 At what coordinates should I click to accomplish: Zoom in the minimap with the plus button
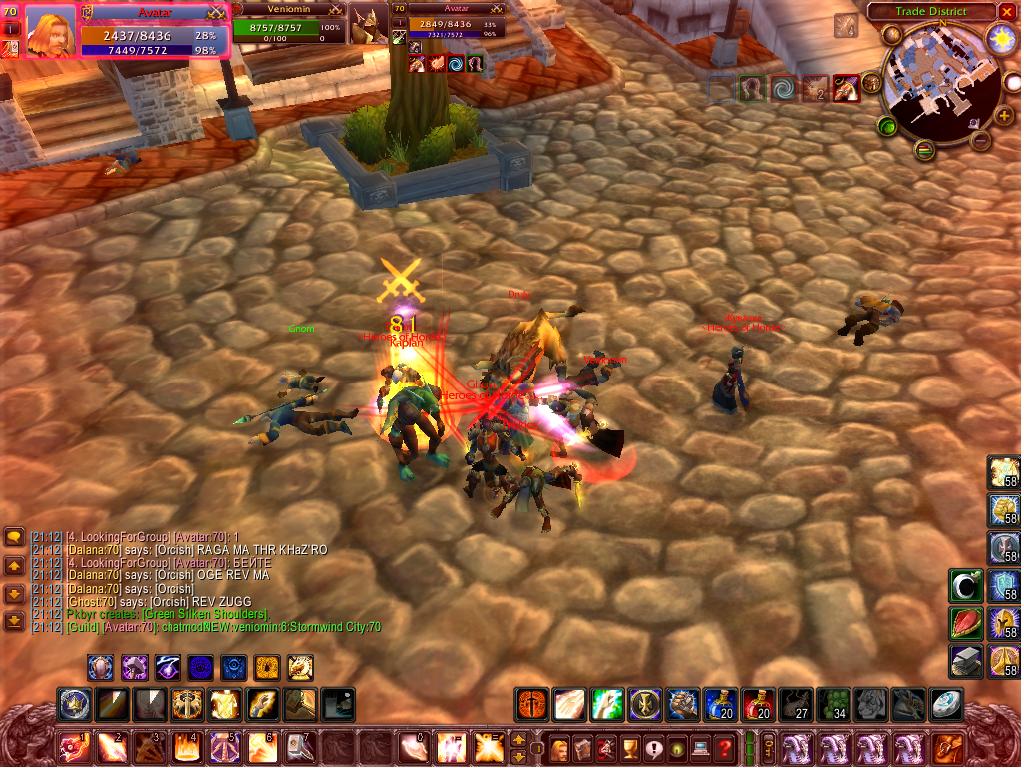(x=1003, y=116)
